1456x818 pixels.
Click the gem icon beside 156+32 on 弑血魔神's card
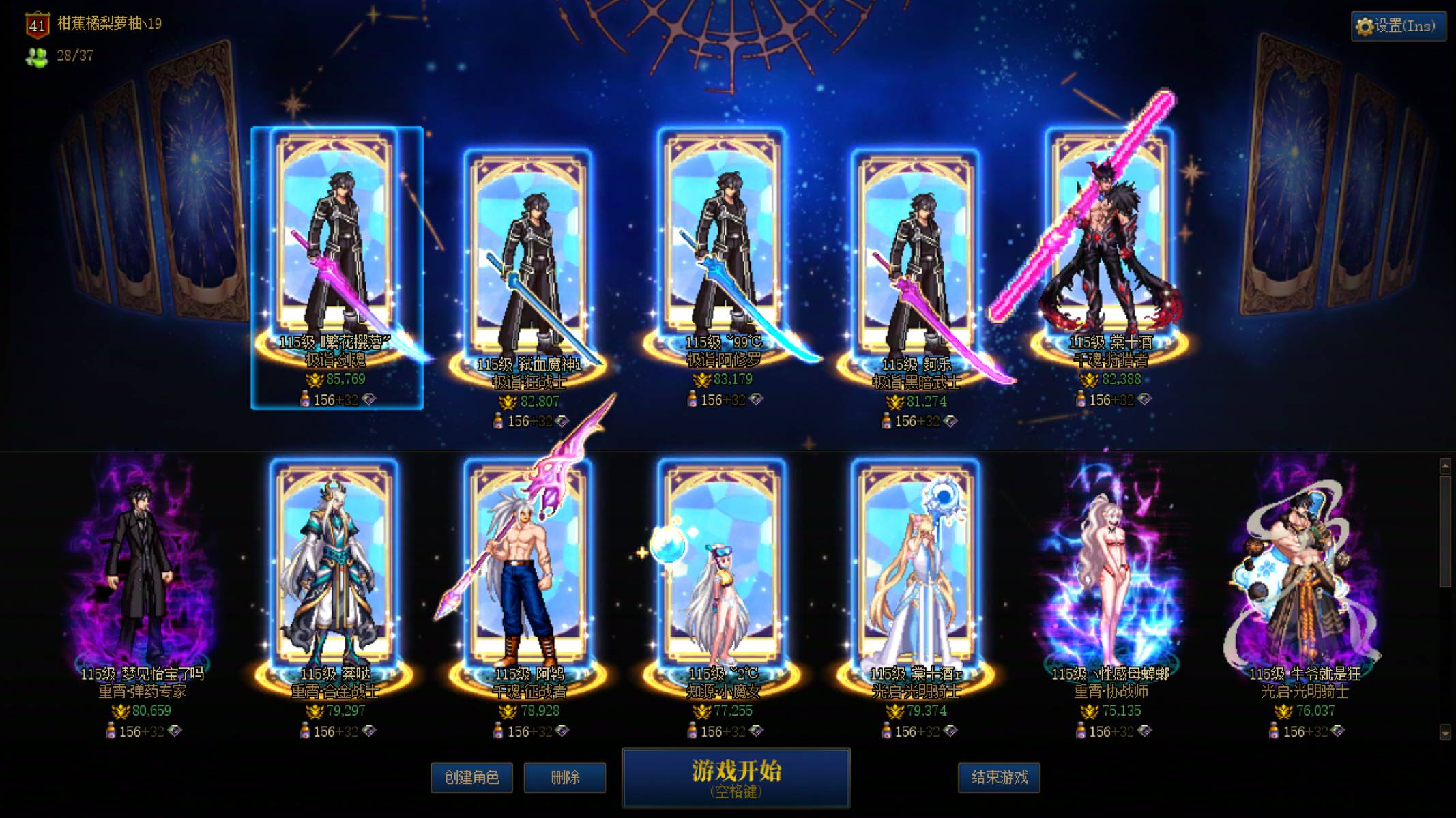[561, 422]
